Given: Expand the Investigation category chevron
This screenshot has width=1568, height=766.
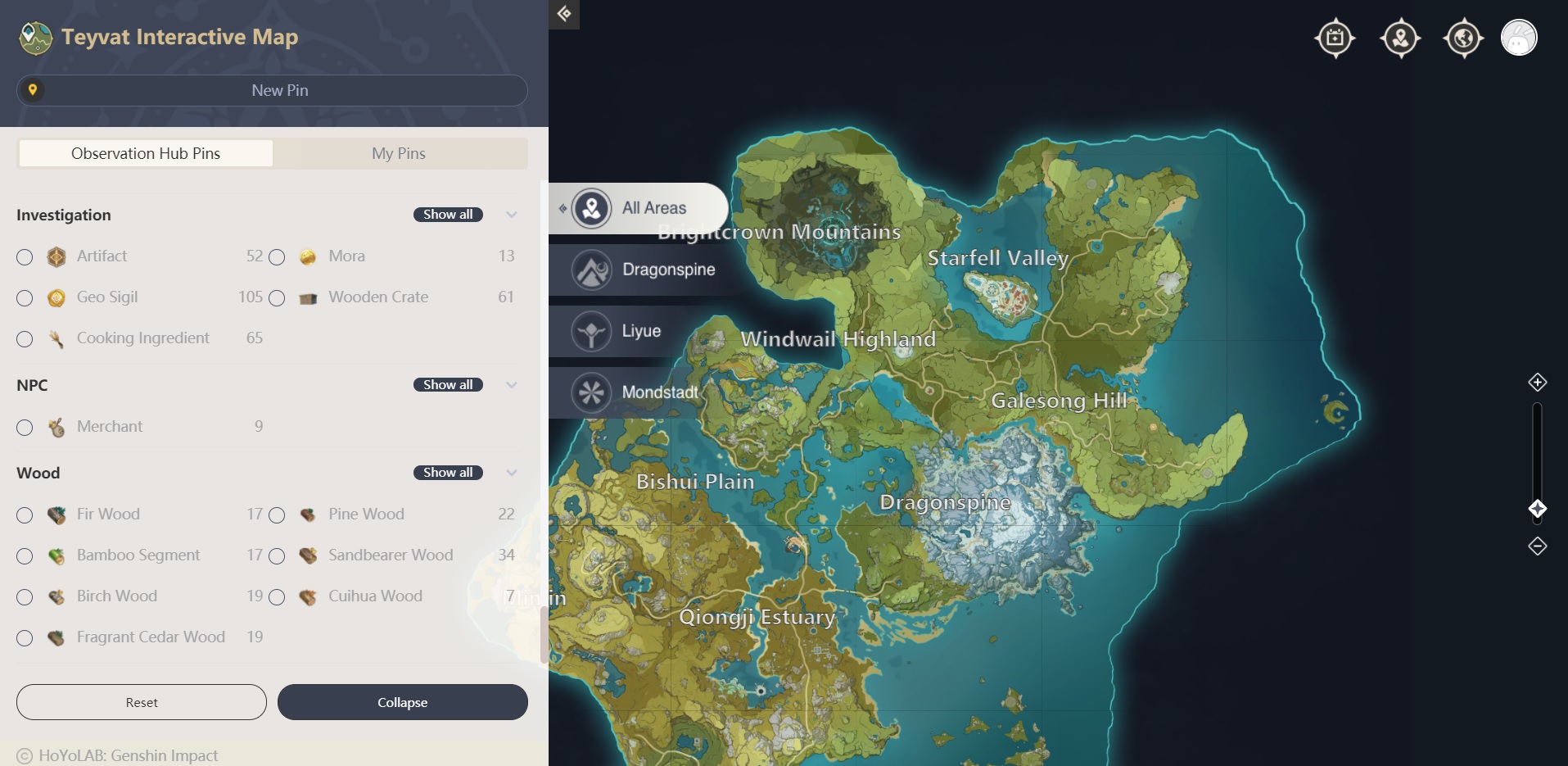Looking at the screenshot, I should point(511,215).
